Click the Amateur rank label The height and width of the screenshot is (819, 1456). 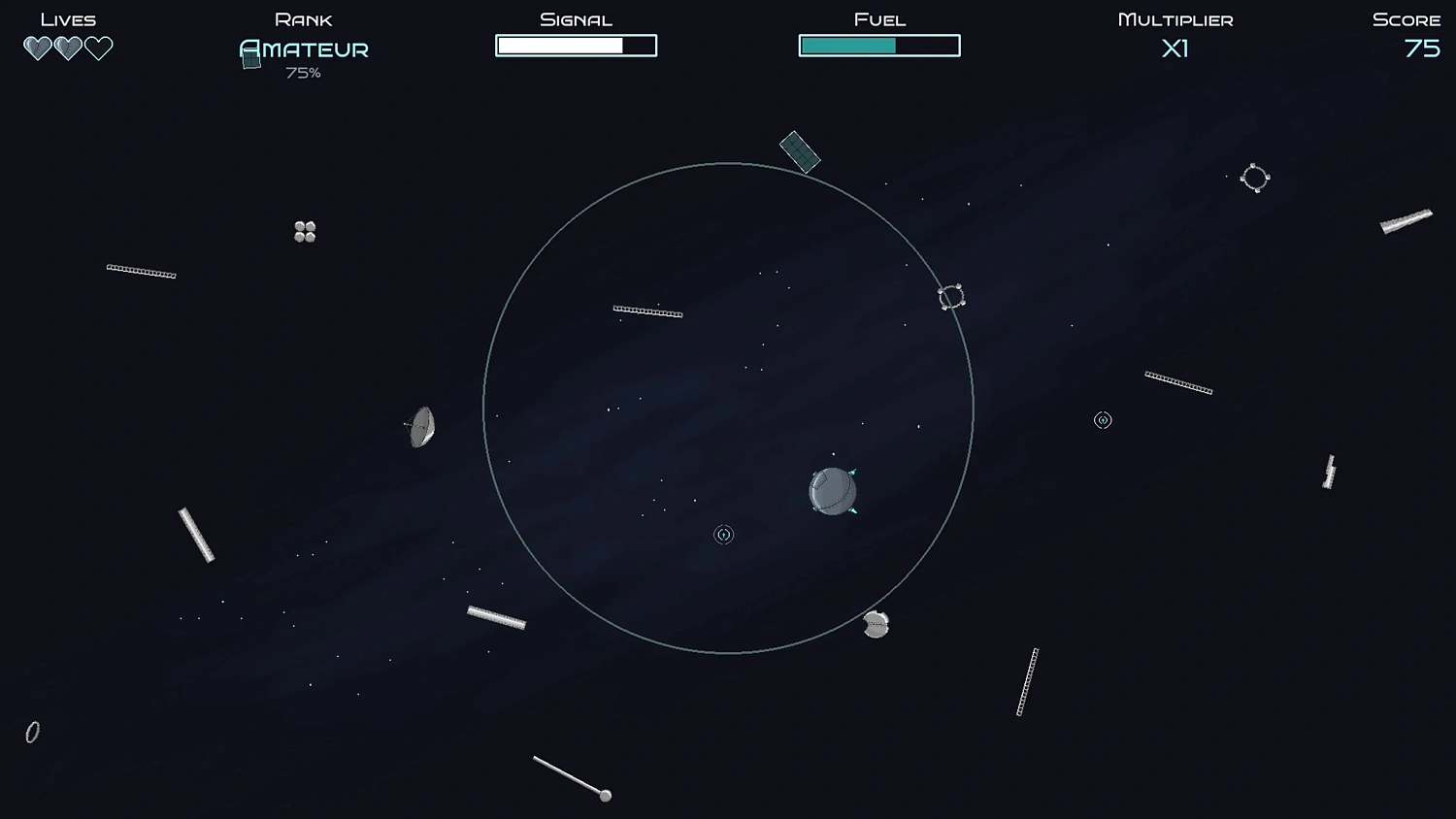coord(304,49)
